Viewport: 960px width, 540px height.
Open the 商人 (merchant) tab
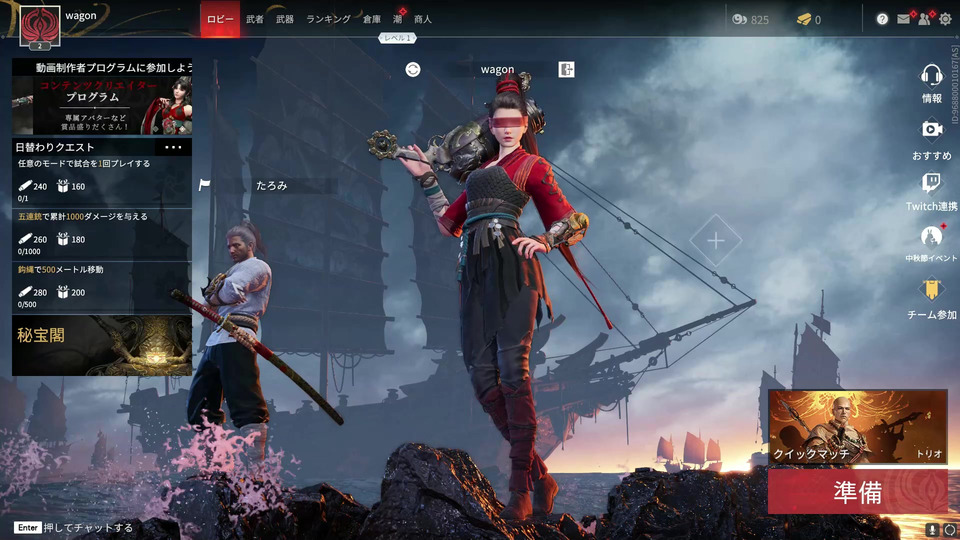tap(423, 19)
